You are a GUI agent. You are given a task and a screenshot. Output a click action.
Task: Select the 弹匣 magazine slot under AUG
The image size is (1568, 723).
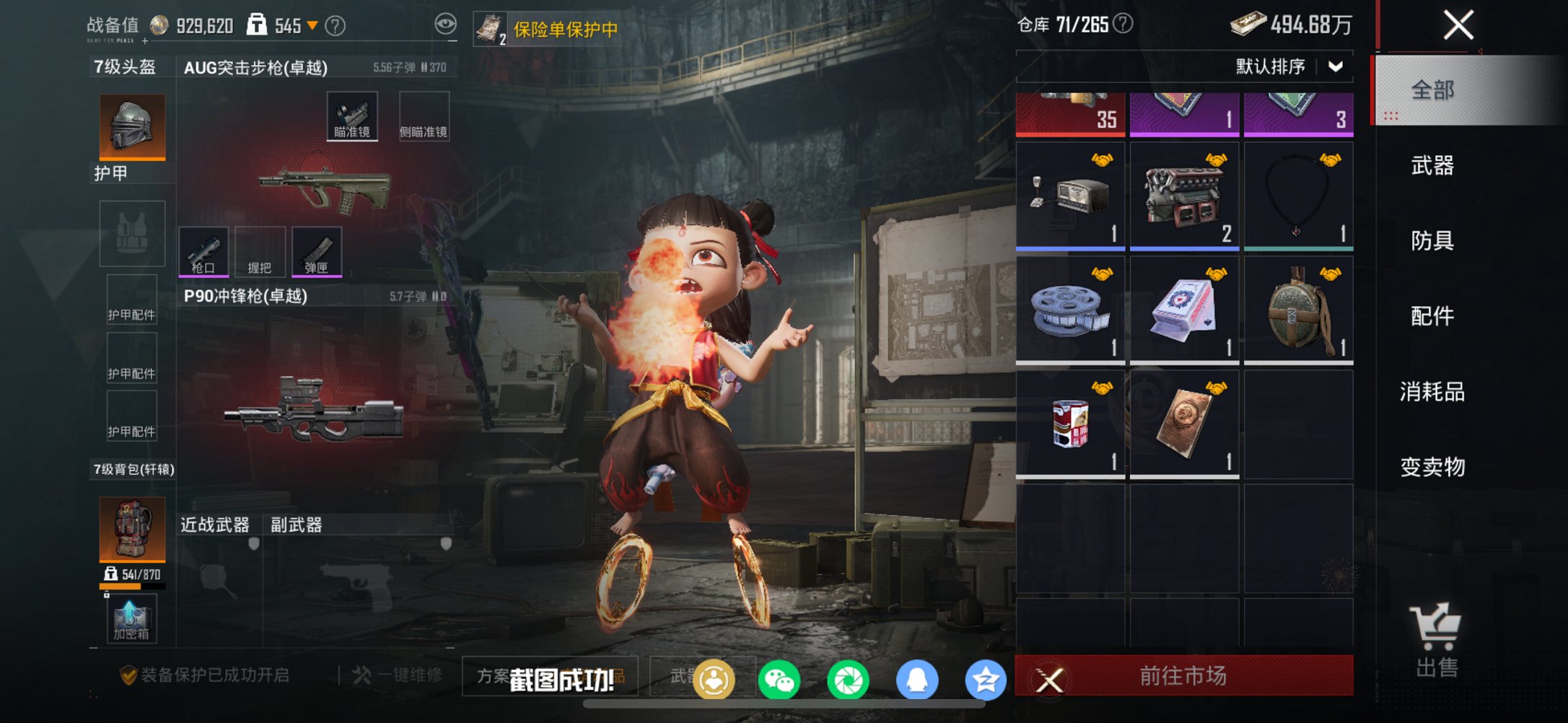coord(317,252)
